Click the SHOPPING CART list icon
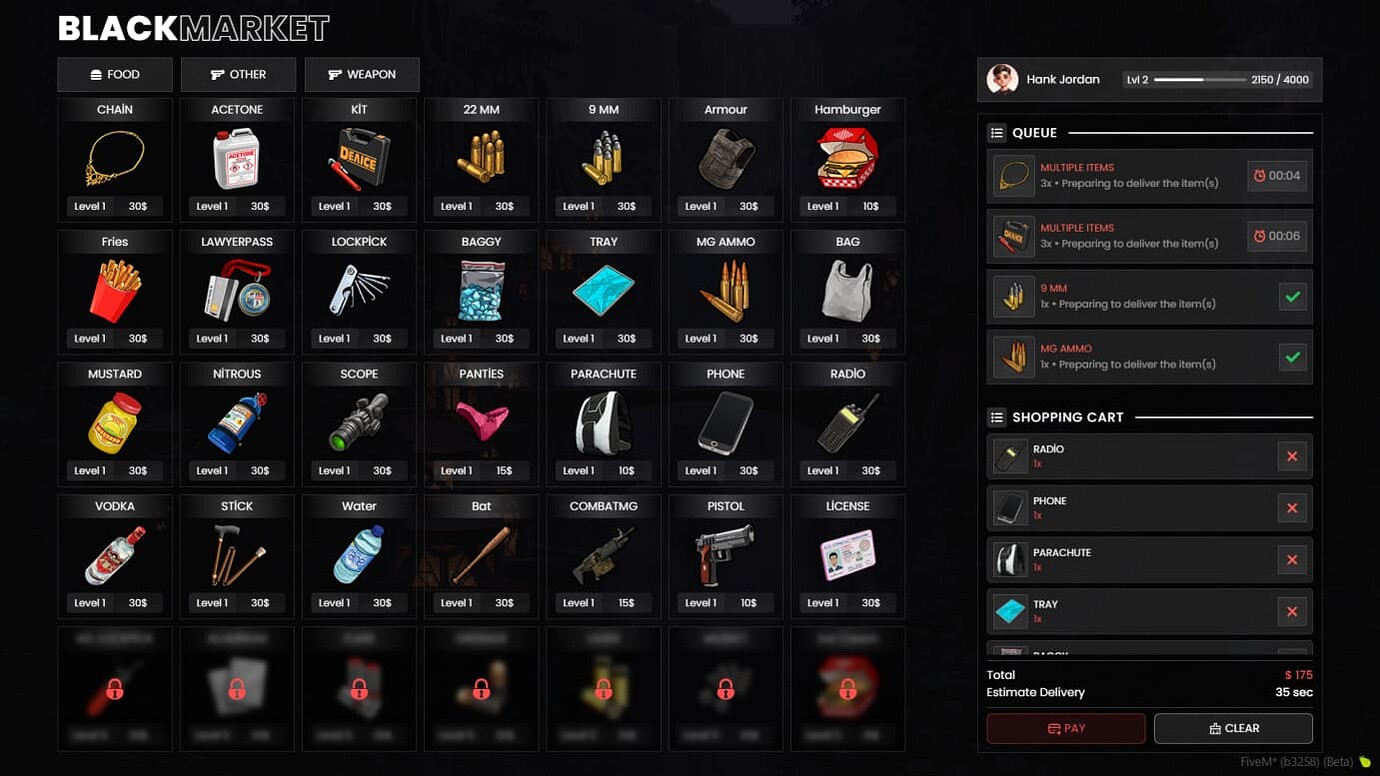The width and height of the screenshot is (1380, 776). click(x=995, y=417)
